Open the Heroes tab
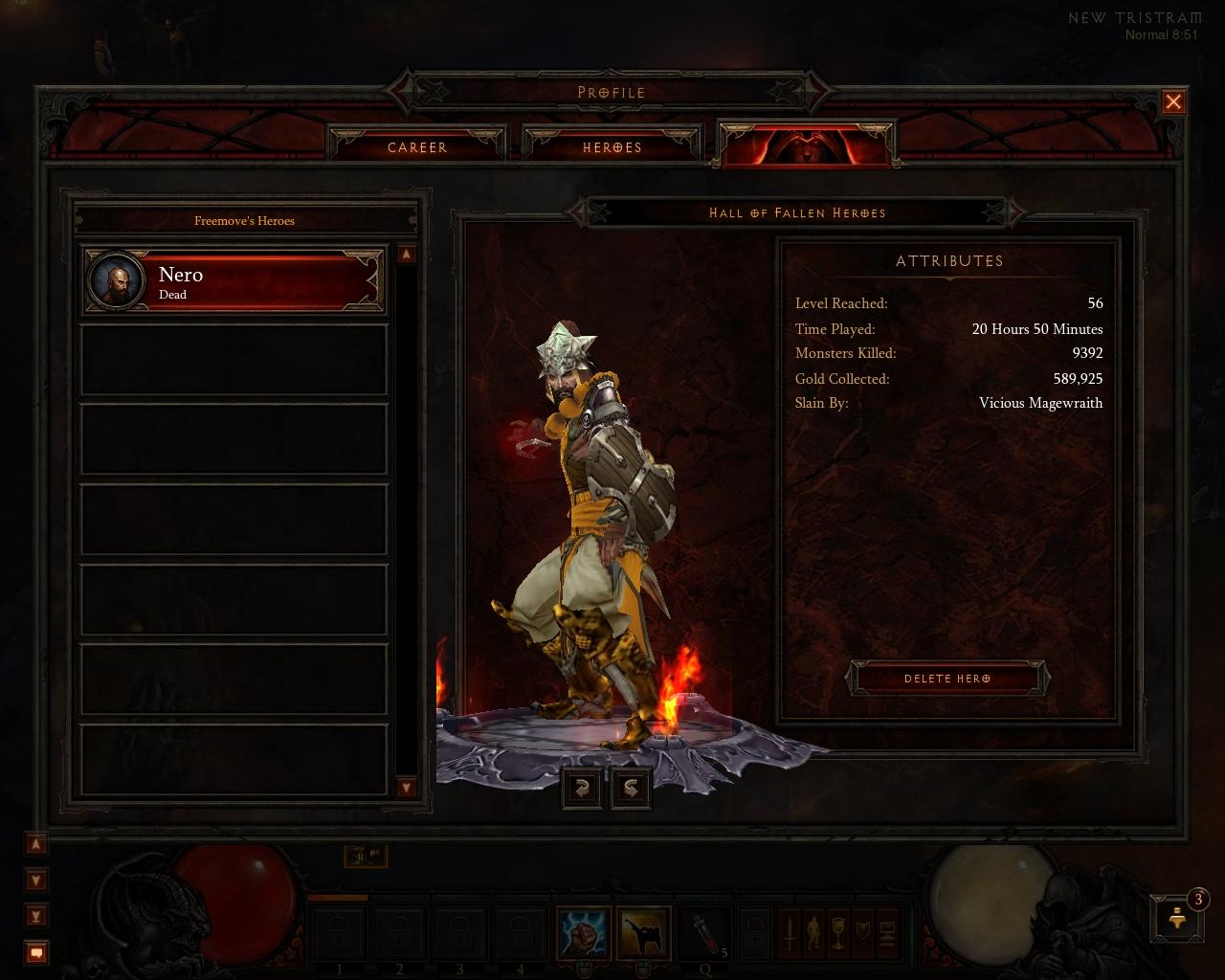This screenshot has height=980, width=1225. pos(612,147)
